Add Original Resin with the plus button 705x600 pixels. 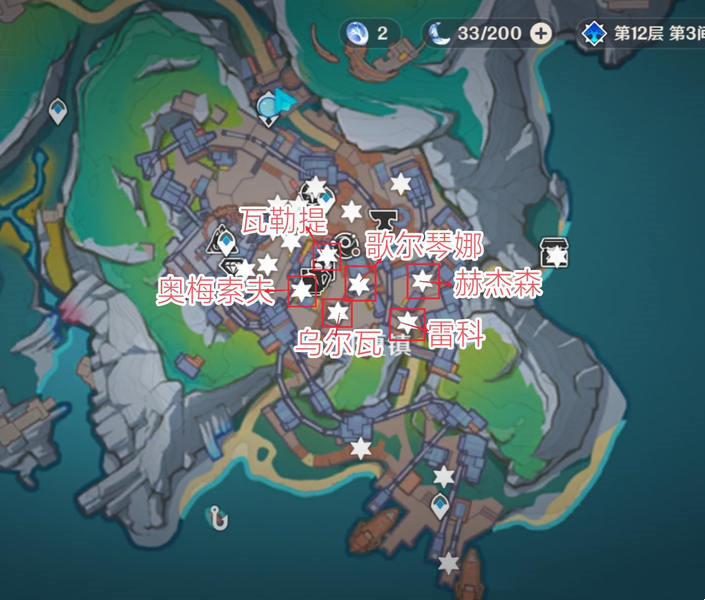[x=541, y=33]
